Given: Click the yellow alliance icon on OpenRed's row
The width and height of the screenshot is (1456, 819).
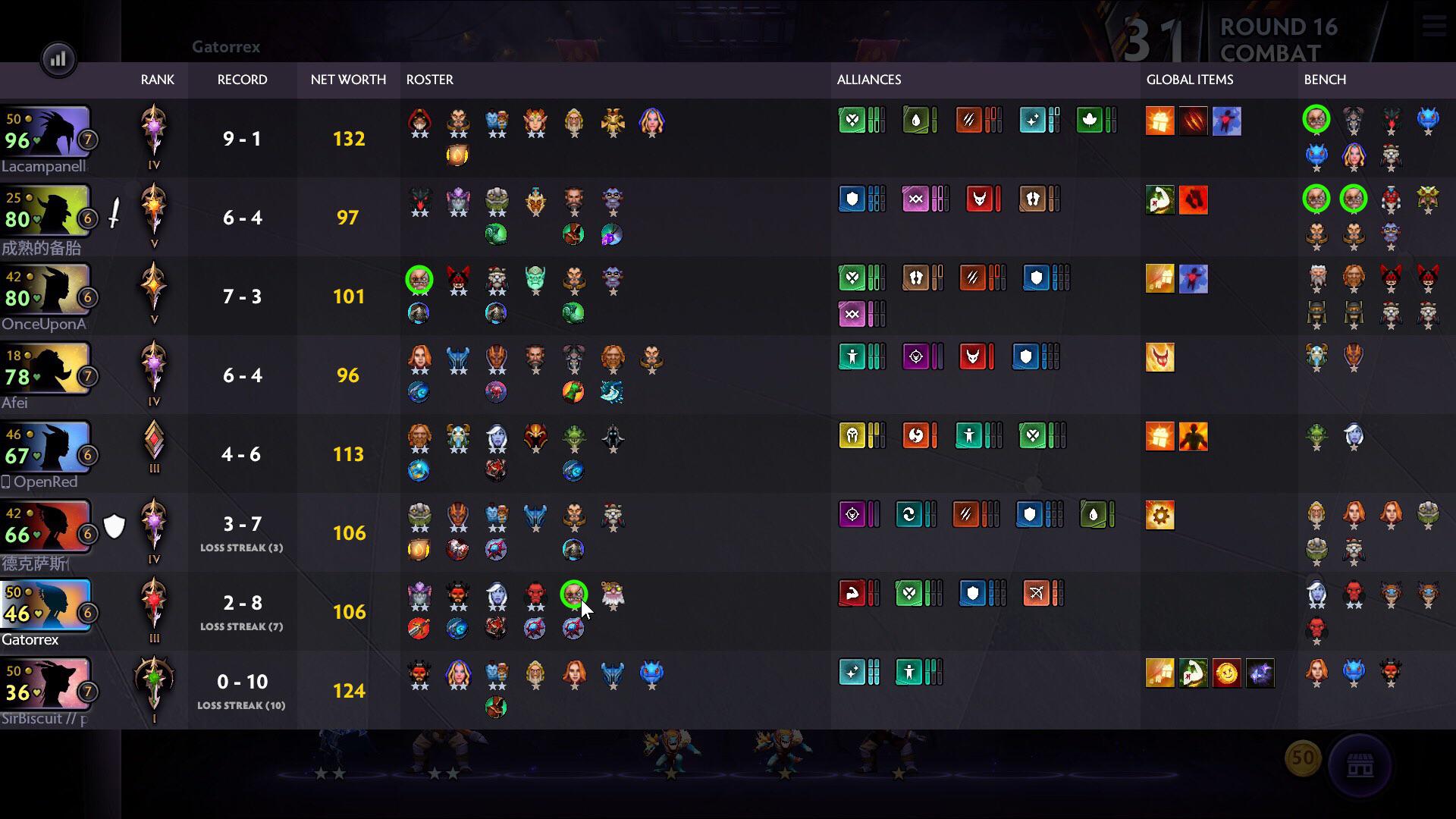Looking at the screenshot, I should pyautogui.click(x=852, y=435).
